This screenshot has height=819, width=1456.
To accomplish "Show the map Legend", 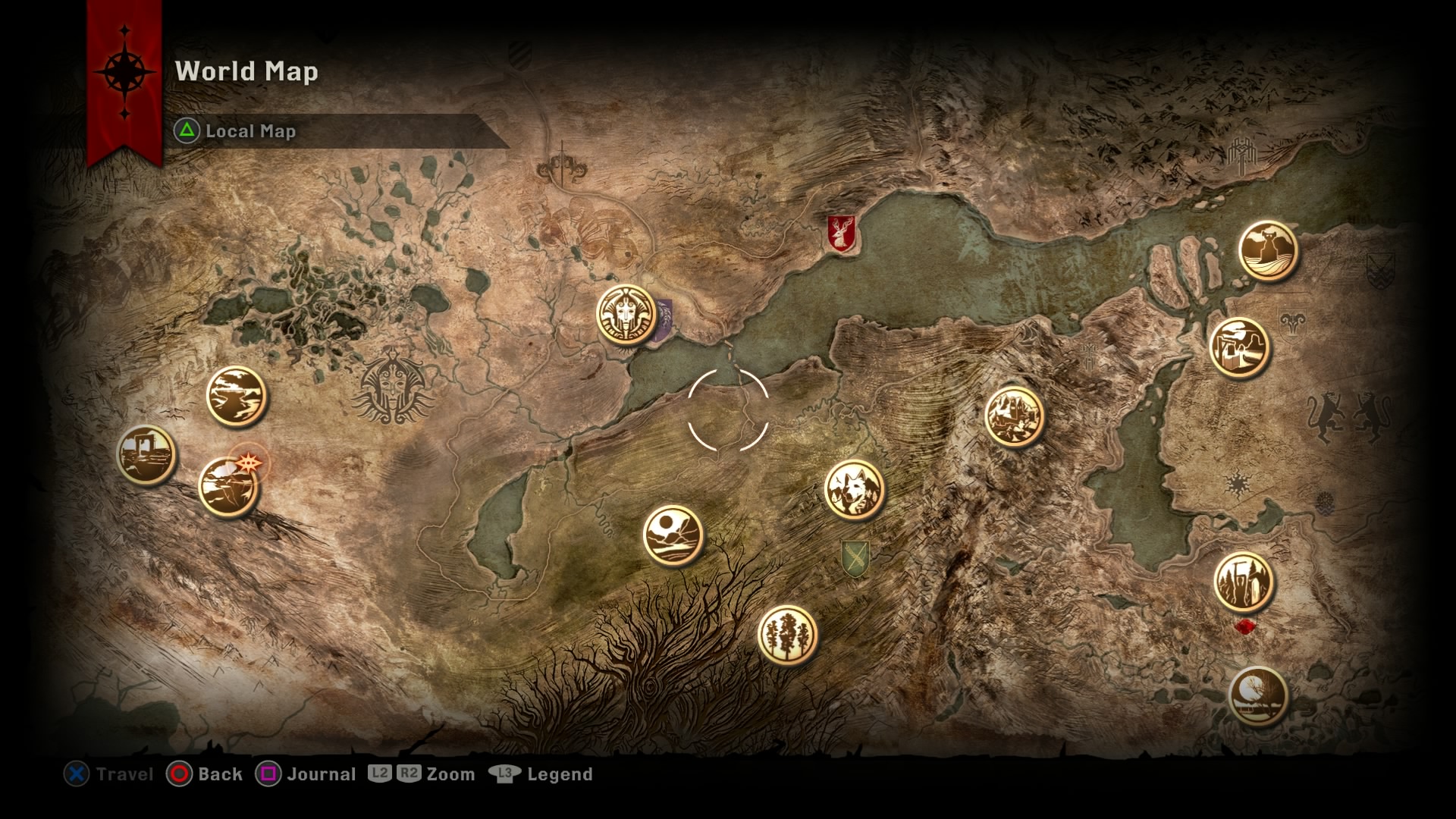I will (541, 774).
